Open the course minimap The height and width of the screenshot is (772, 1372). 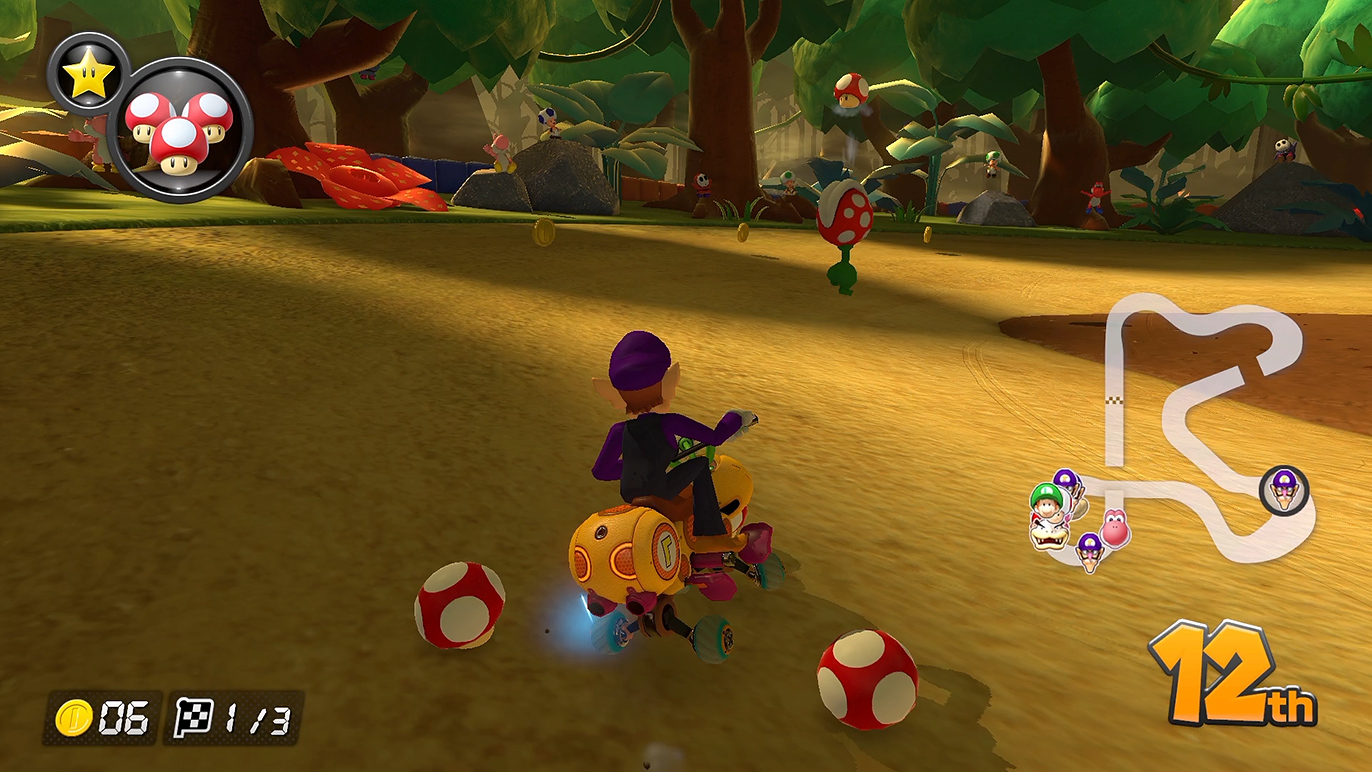(1190, 420)
